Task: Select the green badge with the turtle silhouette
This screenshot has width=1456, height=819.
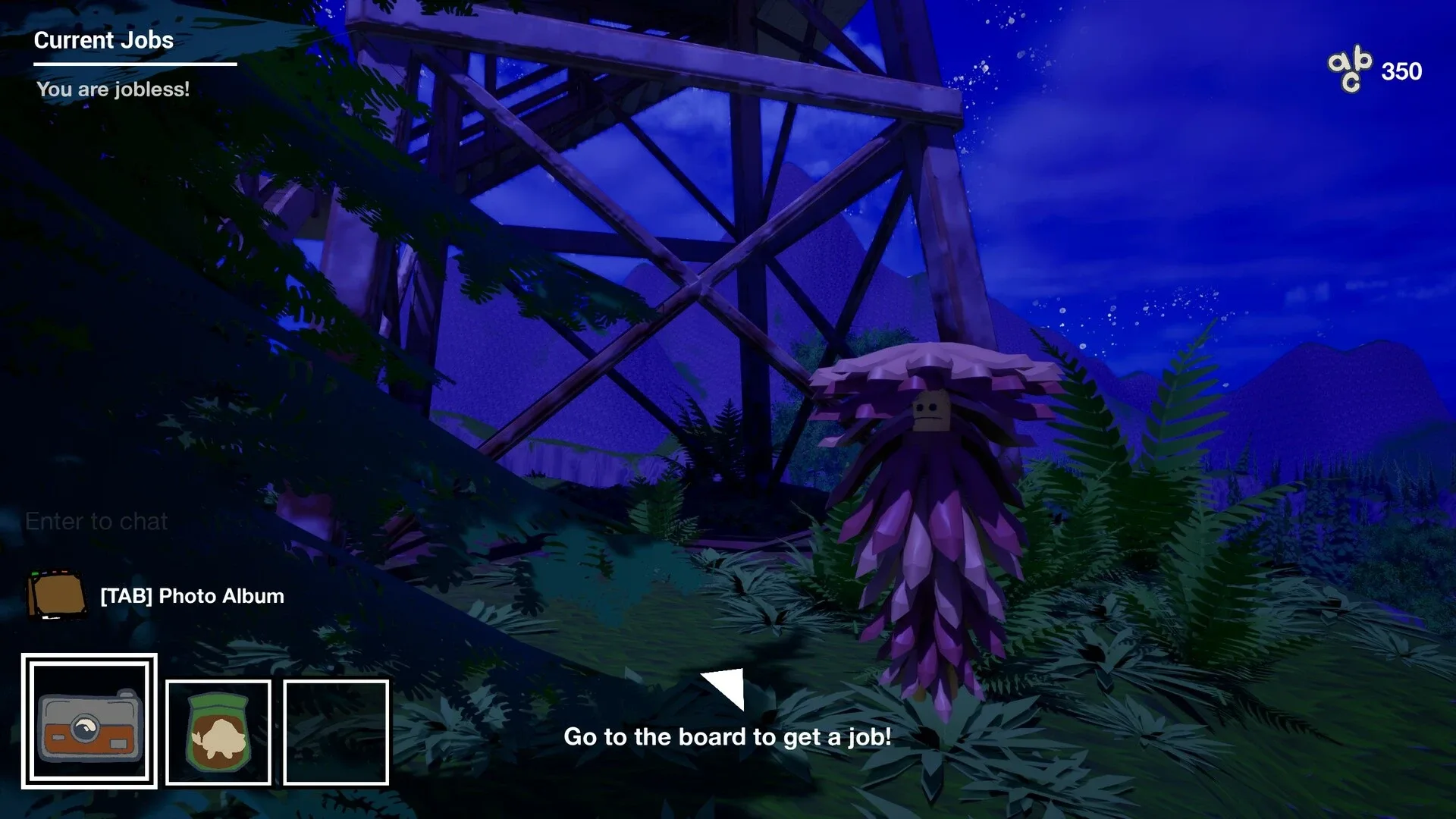Action: point(218,733)
